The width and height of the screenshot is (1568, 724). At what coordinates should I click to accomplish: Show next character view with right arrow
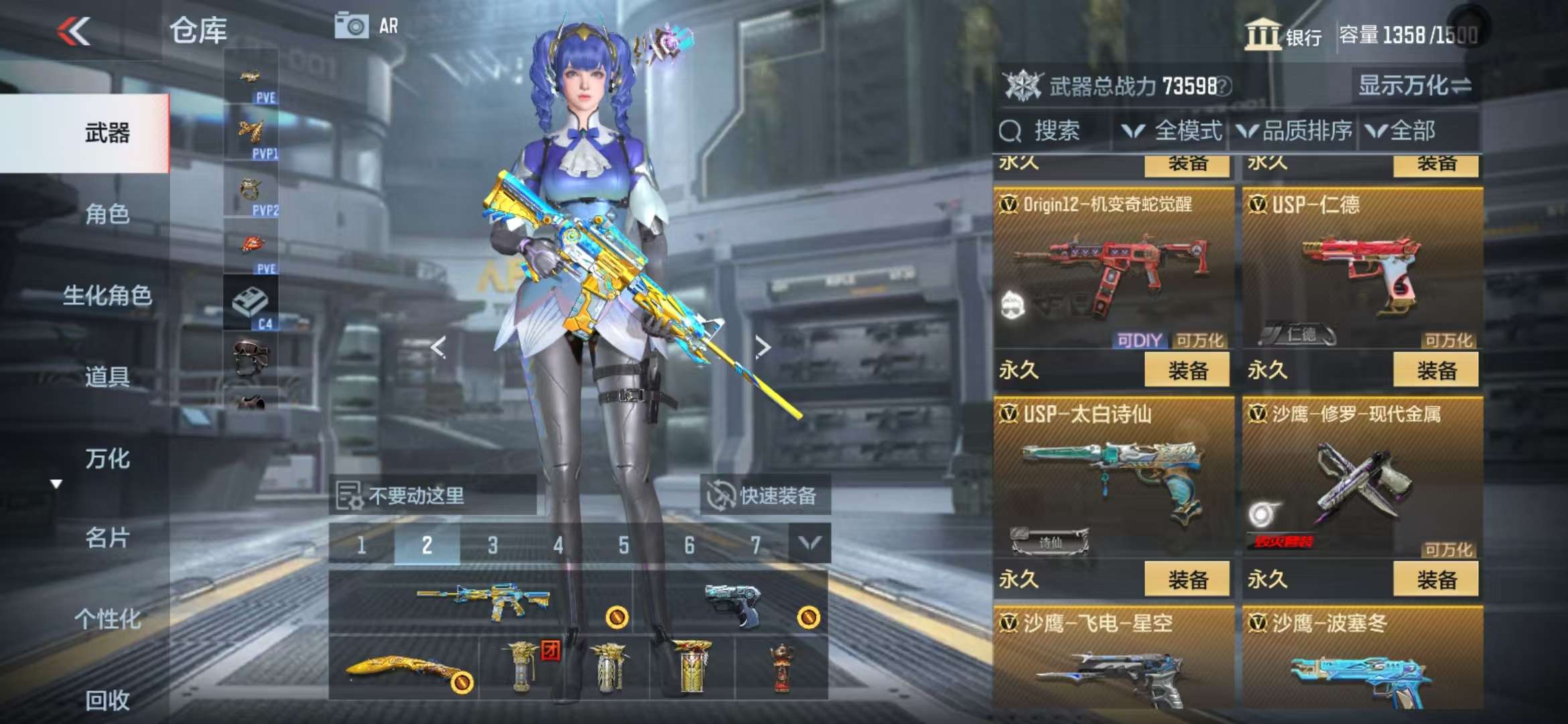(x=763, y=347)
